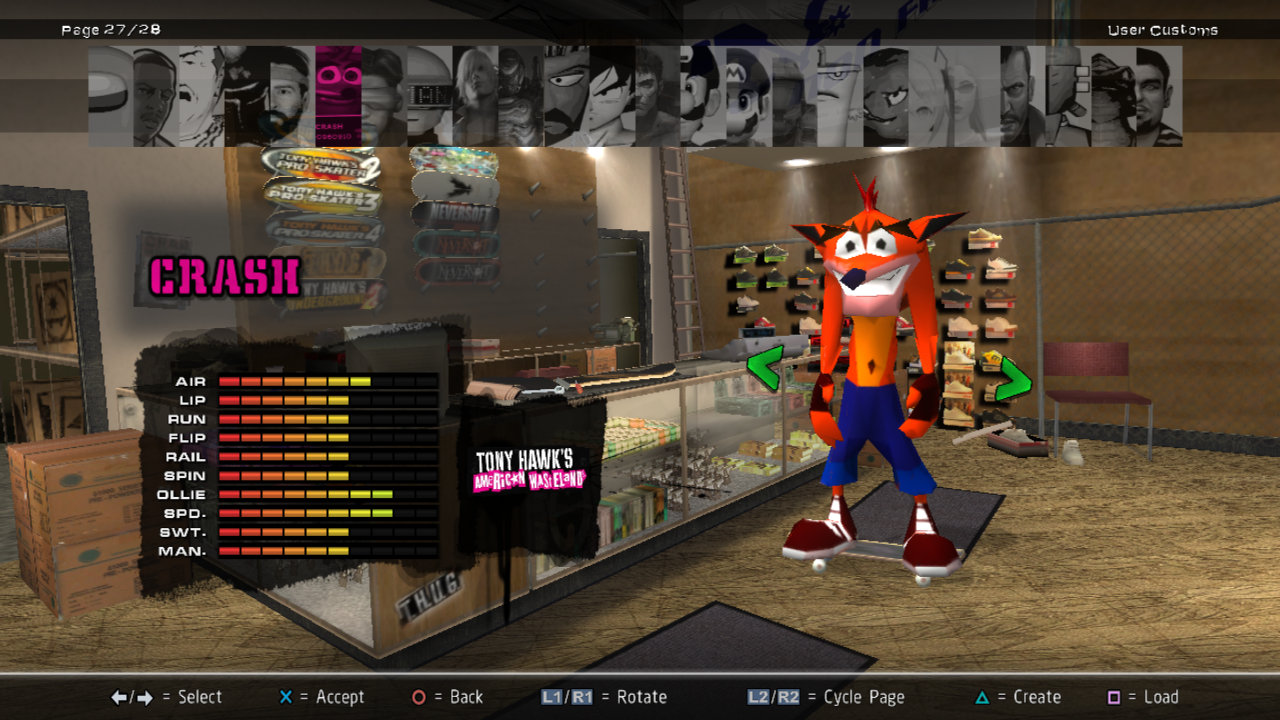Screen dimensions: 1280x720
Task: Choose the white-haired Dante portrait
Action: pyautogui.click(x=475, y=96)
